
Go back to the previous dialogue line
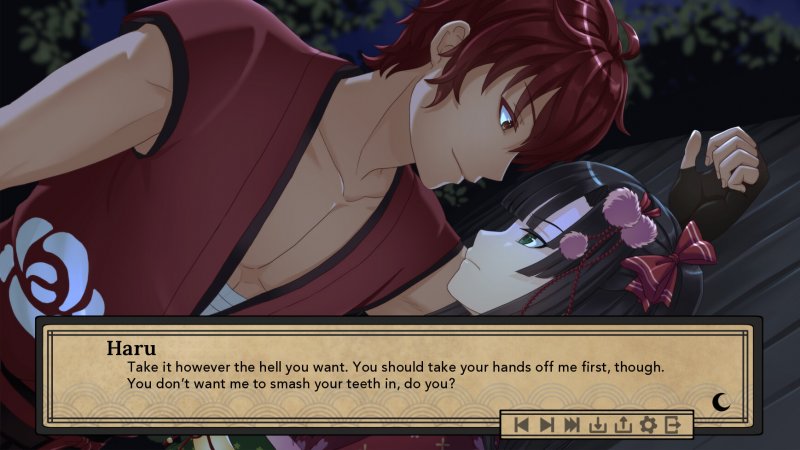[x=521, y=425]
